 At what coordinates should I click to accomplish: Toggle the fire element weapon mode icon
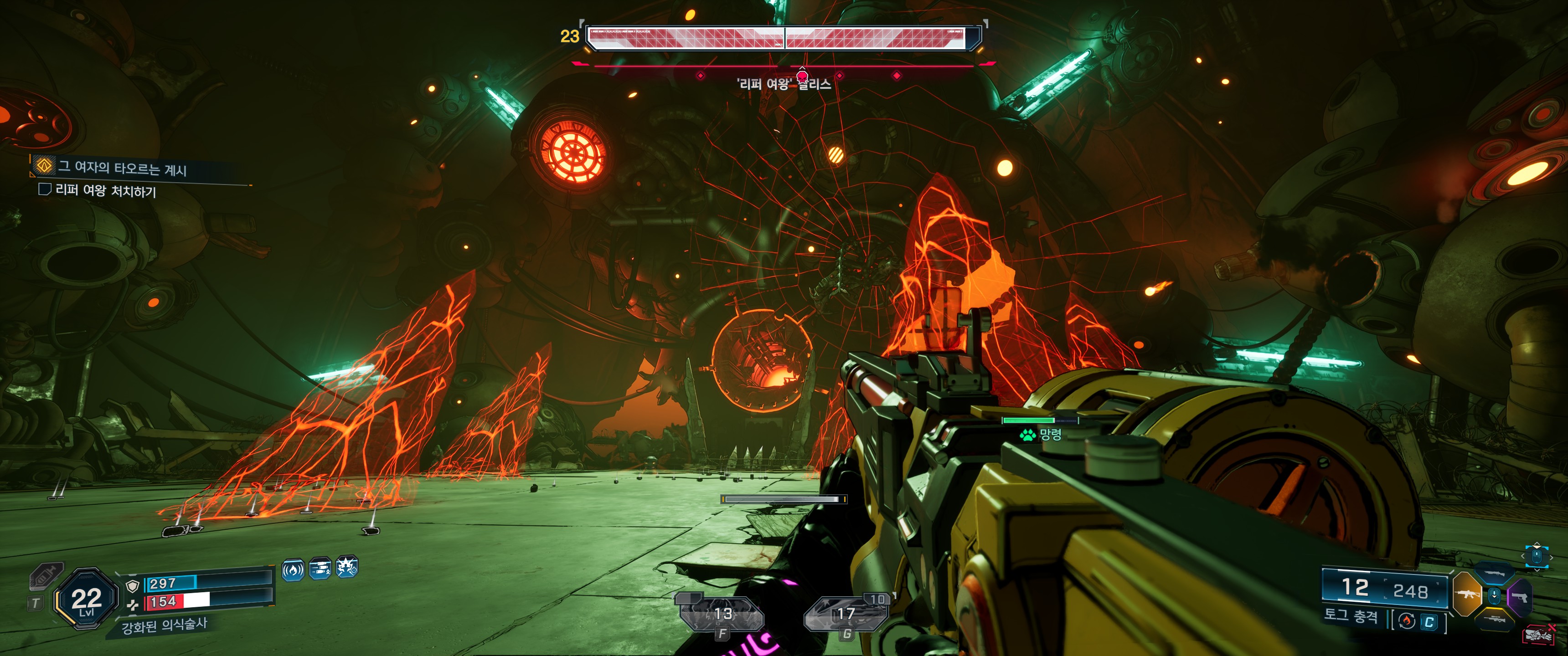1407,621
